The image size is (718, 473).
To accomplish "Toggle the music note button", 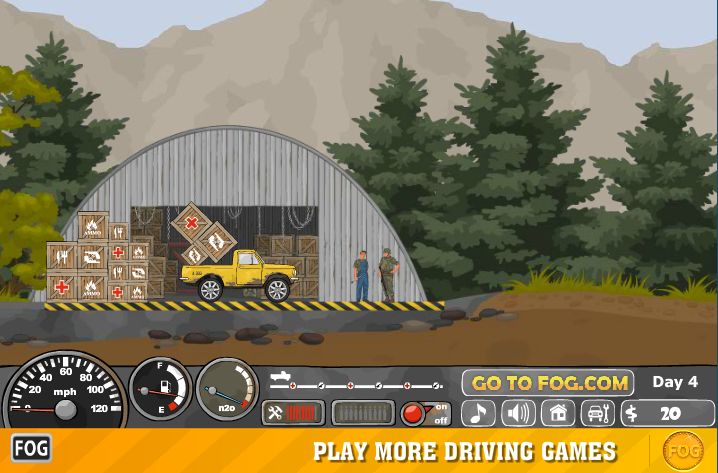I will 478,413.
